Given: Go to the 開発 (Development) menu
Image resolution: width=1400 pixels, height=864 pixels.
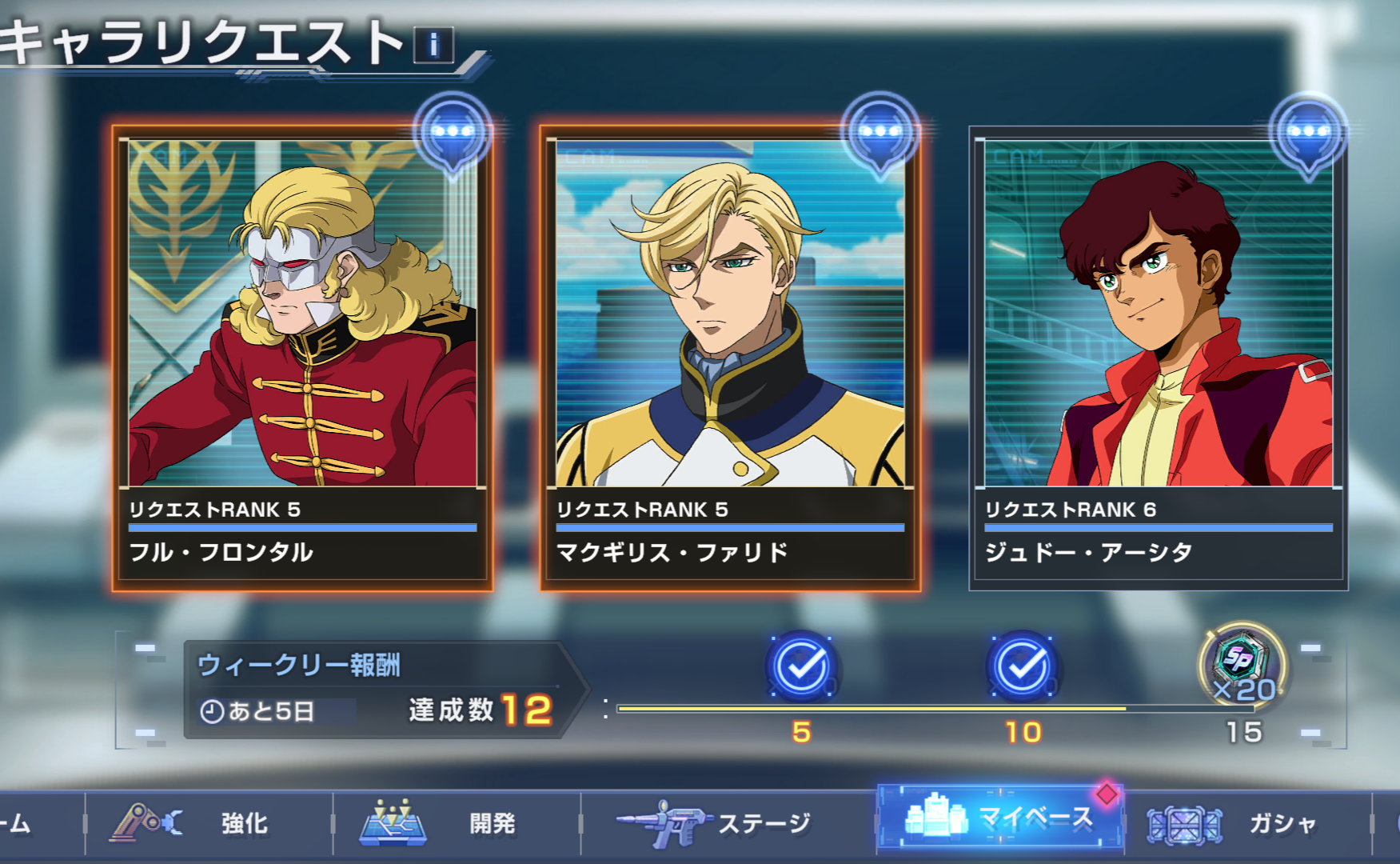Looking at the screenshot, I should coord(456,823).
